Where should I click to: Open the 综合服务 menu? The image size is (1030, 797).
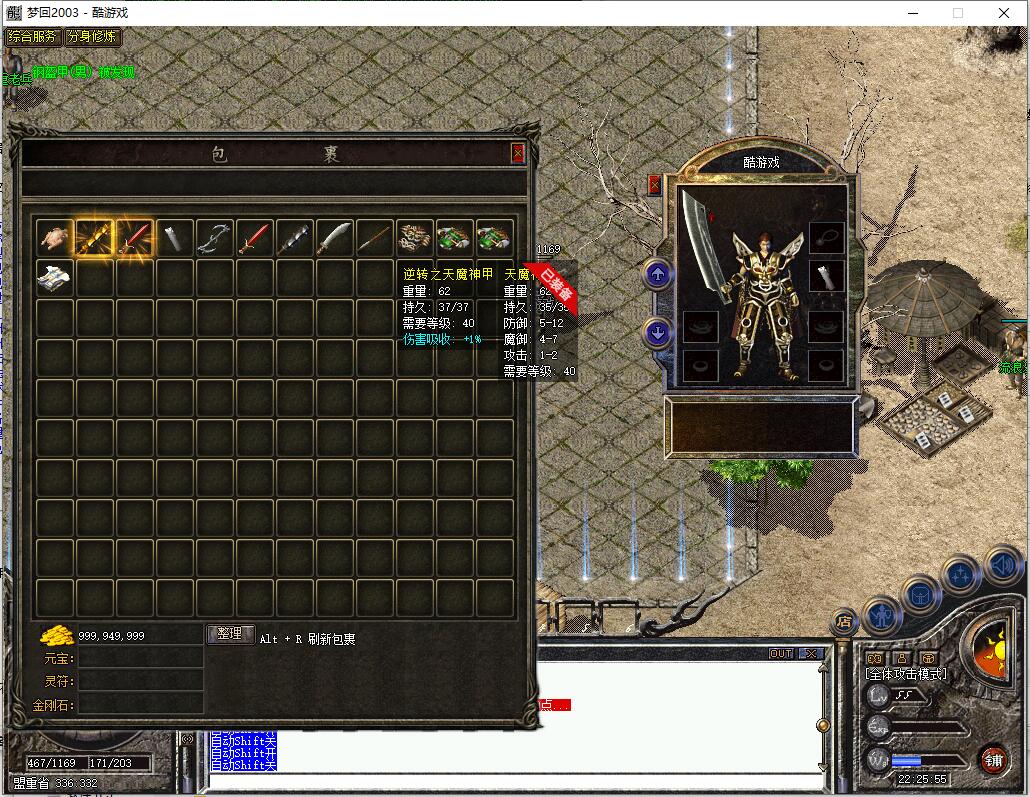(x=32, y=37)
